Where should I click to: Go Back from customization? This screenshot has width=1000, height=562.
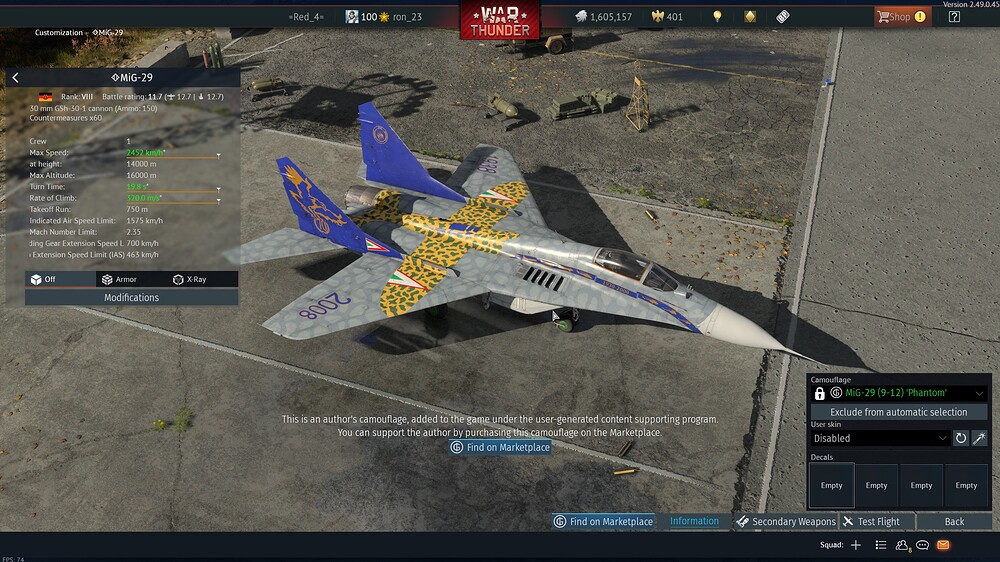(954, 522)
